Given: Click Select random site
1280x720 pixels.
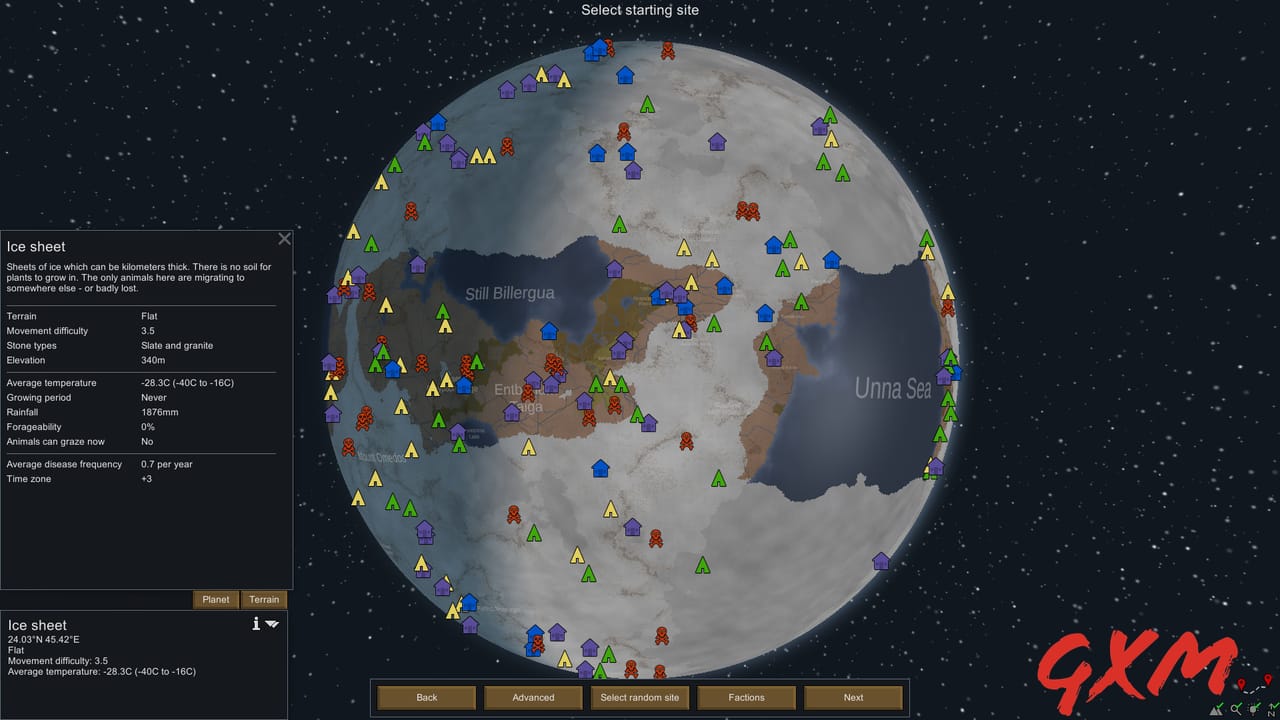Looking at the screenshot, I should click(x=639, y=697).
